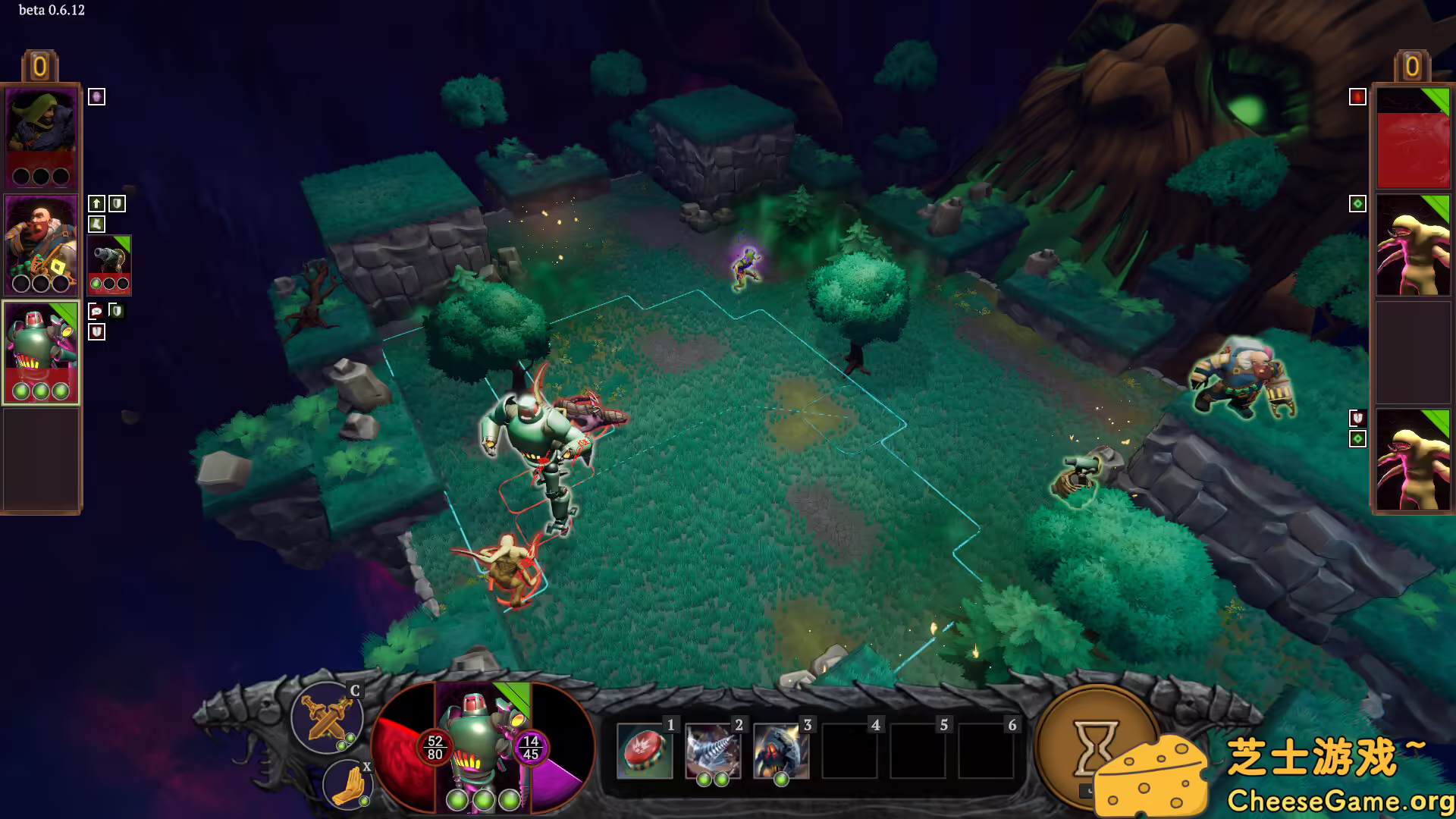Inspect the up-arrow buff icon
Image resolution: width=1456 pixels, height=819 pixels.
(x=96, y=203)
